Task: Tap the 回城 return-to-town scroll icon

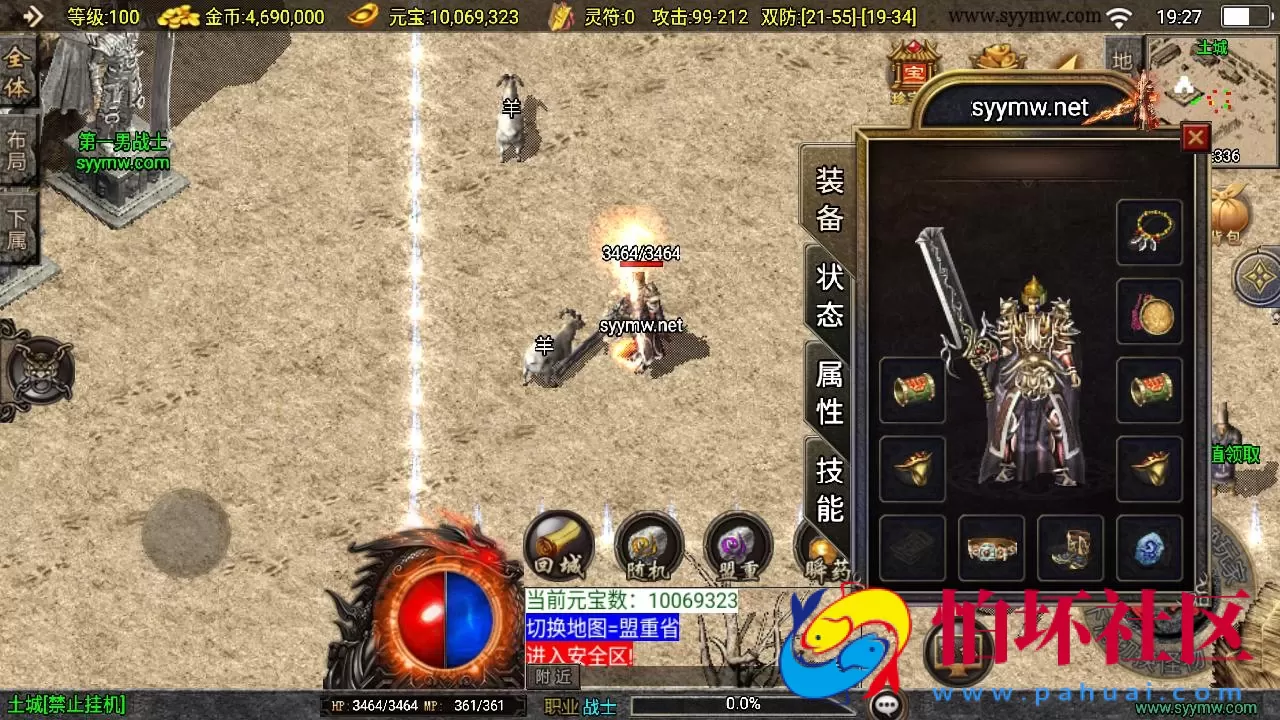Action: pyautogui.click(x=558, y=545)
